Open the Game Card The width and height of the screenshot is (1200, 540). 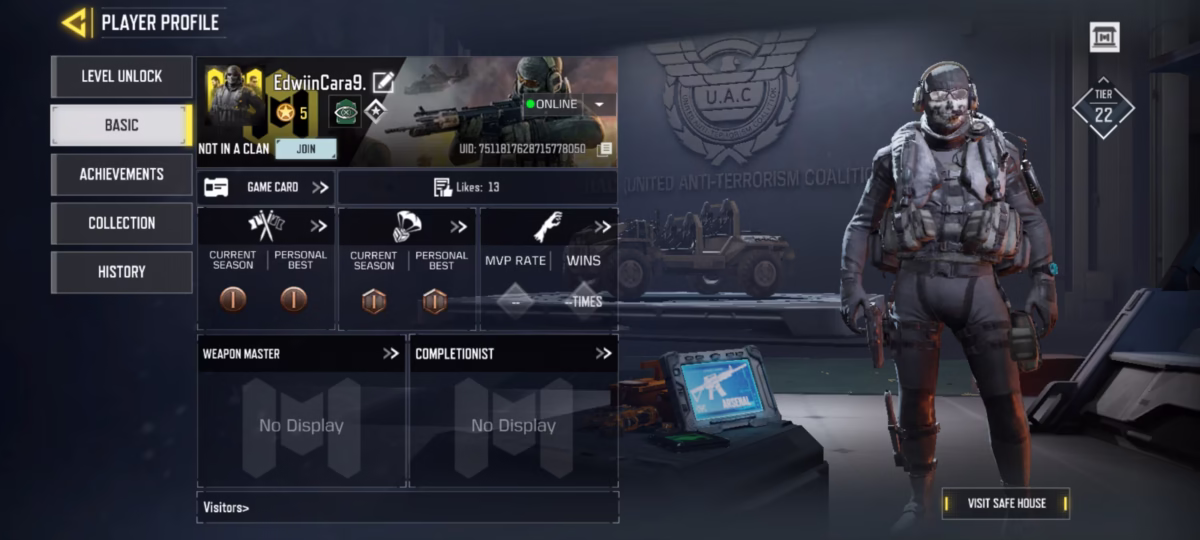(x=266, y=187)
